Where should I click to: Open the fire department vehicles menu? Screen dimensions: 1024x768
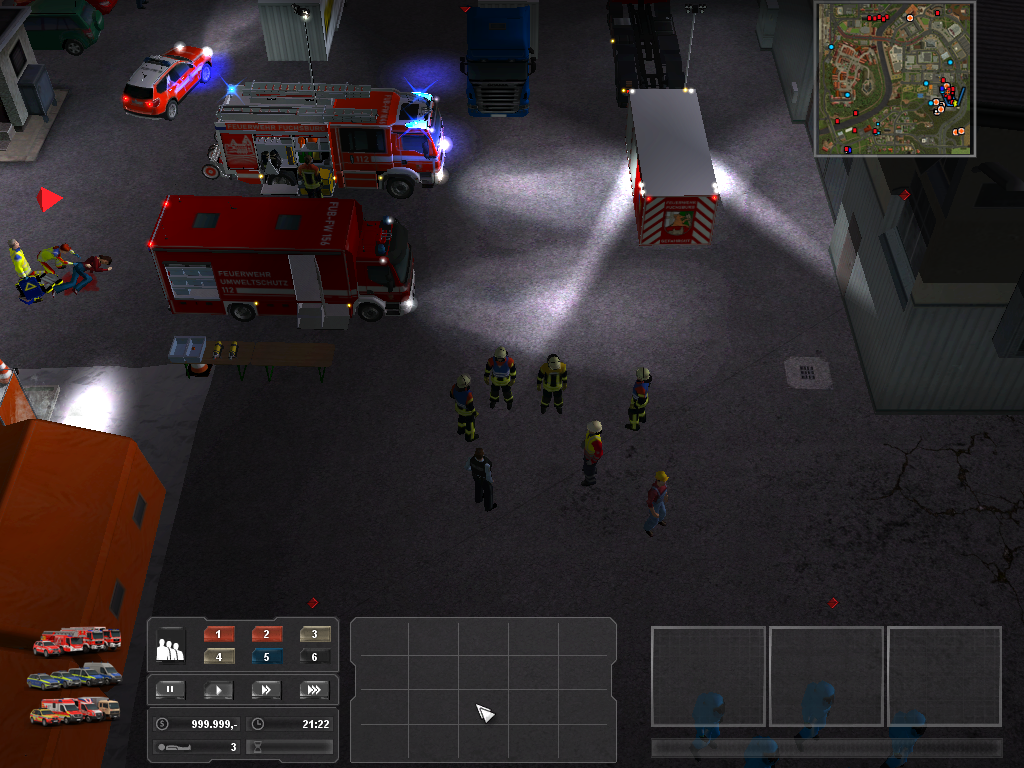click(x=76, y=641)
